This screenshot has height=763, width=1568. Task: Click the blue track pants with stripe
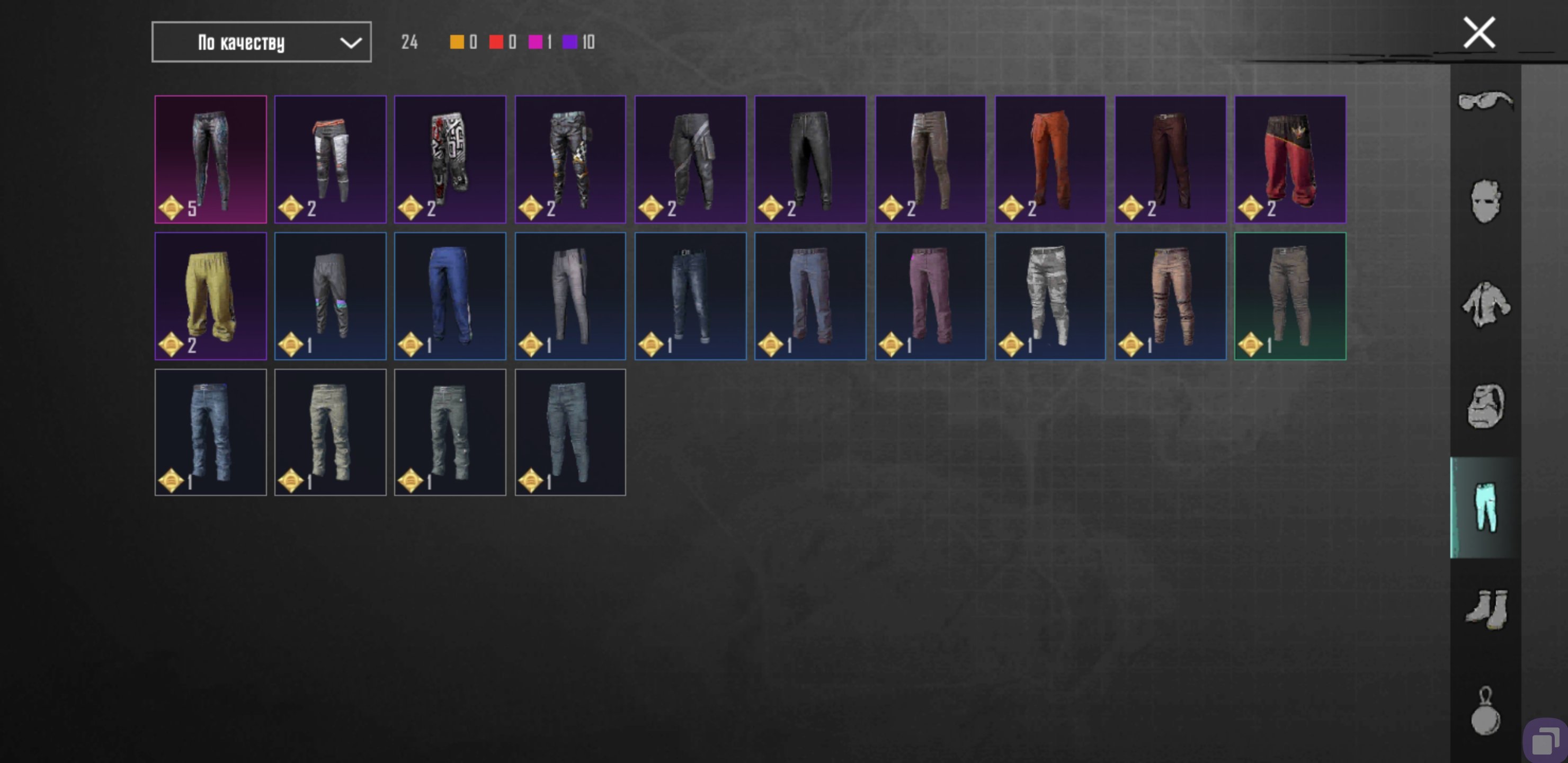pyautogui.click(x=450, y=296)
